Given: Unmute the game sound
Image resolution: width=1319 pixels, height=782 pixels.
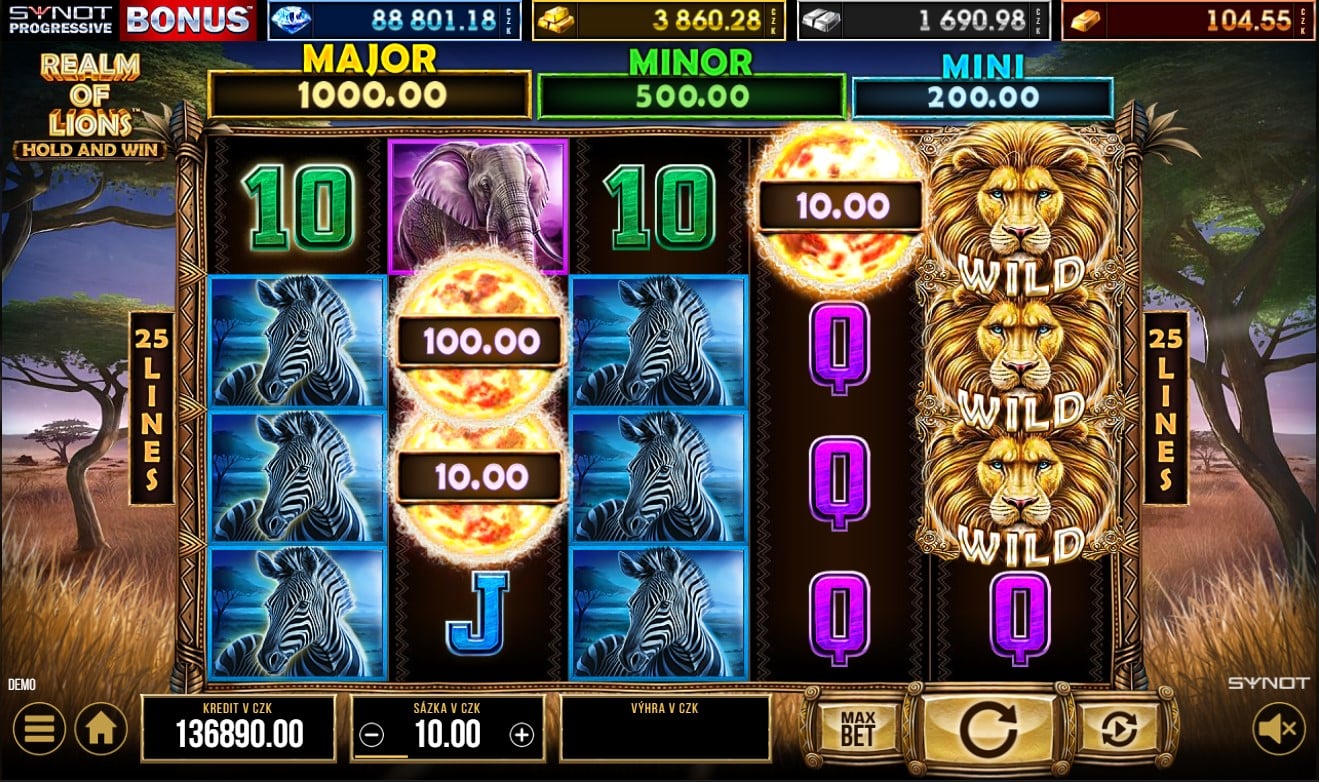Looking at the screenshot, I should click(x=1281, y=727).
